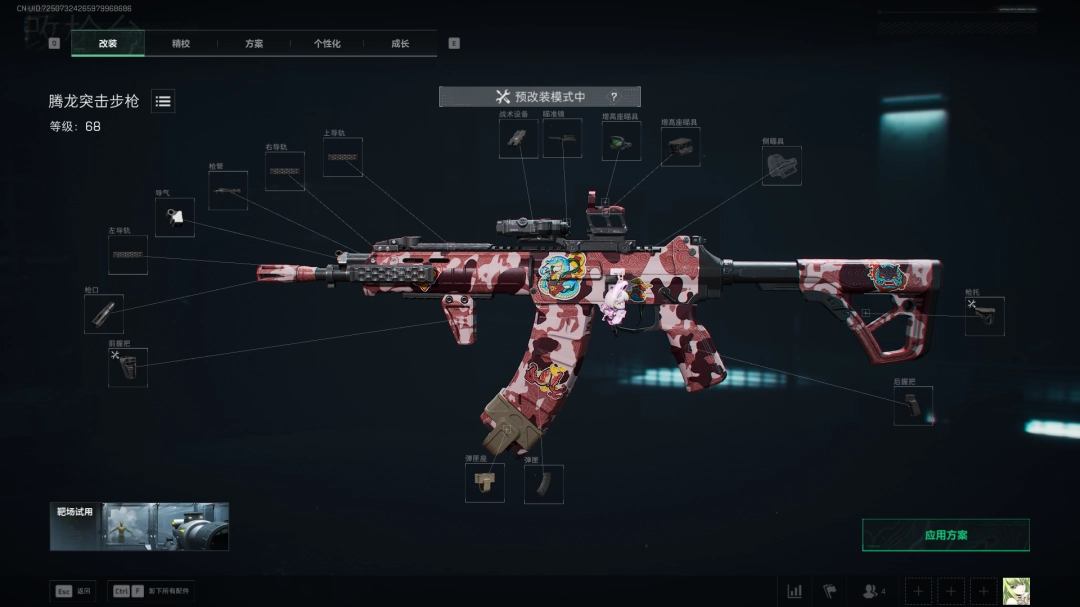Select the 枪口 muzzle attachment slot
This screenshot has width=1080, height=607.
coord(104,314)
